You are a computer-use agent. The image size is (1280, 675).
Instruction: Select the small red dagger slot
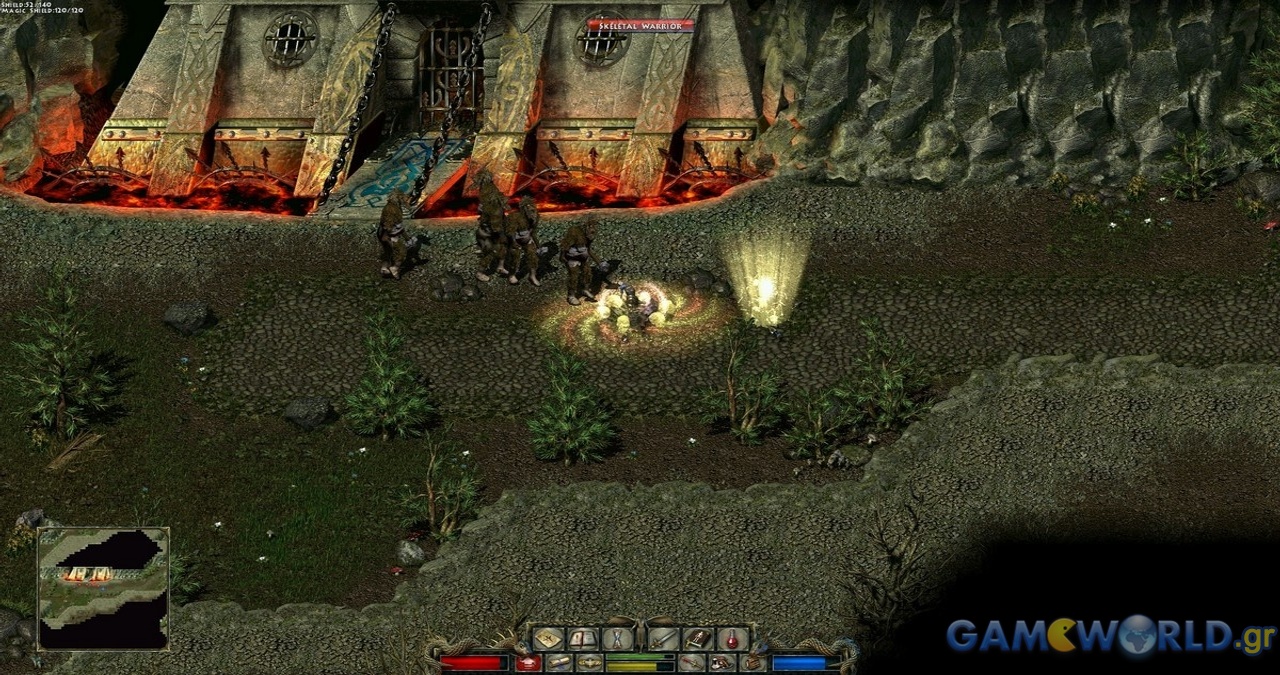click(691, 663)
